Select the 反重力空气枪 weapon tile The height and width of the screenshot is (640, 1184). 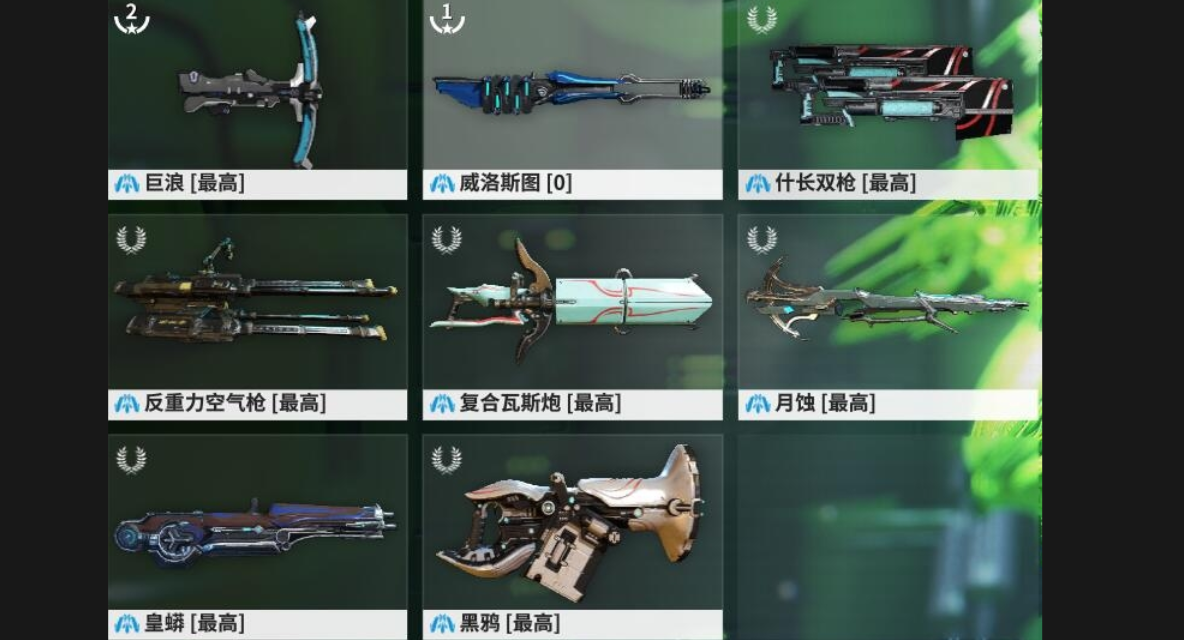click(257, 310)
